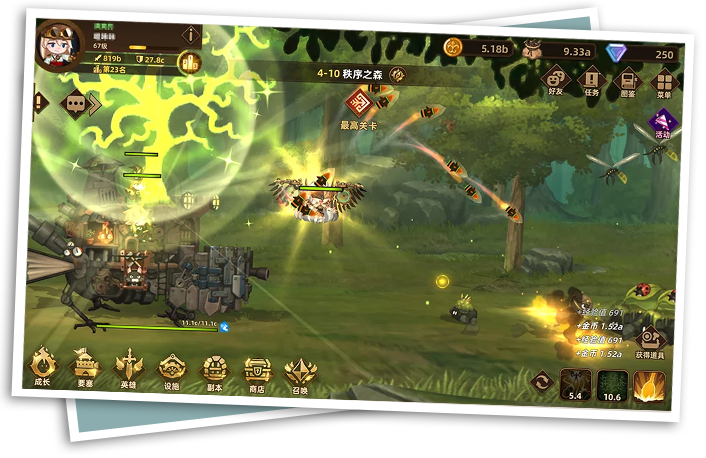Open the 成长 growth menu
This screenshot has width=706, height=458.
click(43, 366)
